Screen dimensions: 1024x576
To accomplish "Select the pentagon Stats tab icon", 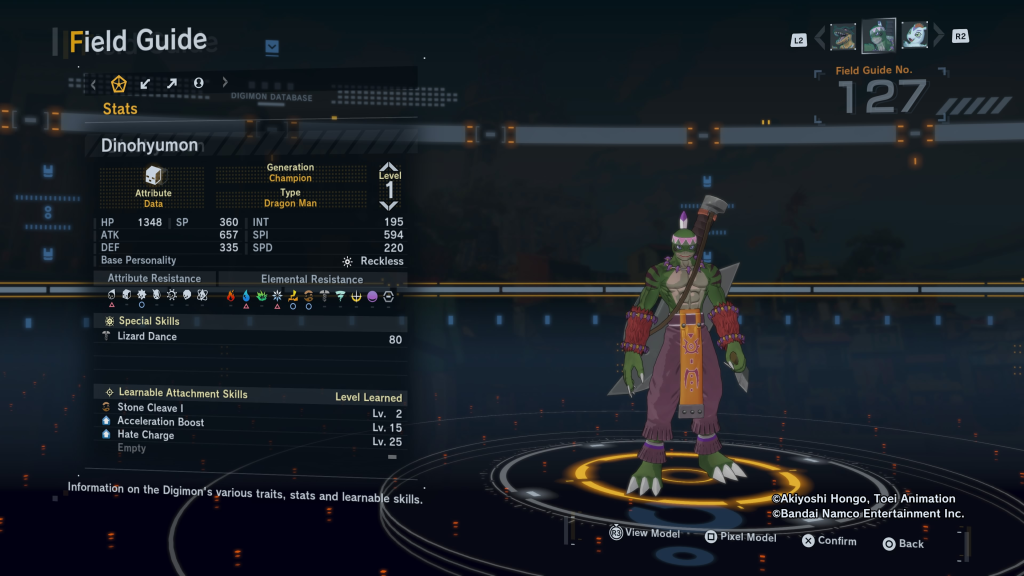I will point(119,83).
